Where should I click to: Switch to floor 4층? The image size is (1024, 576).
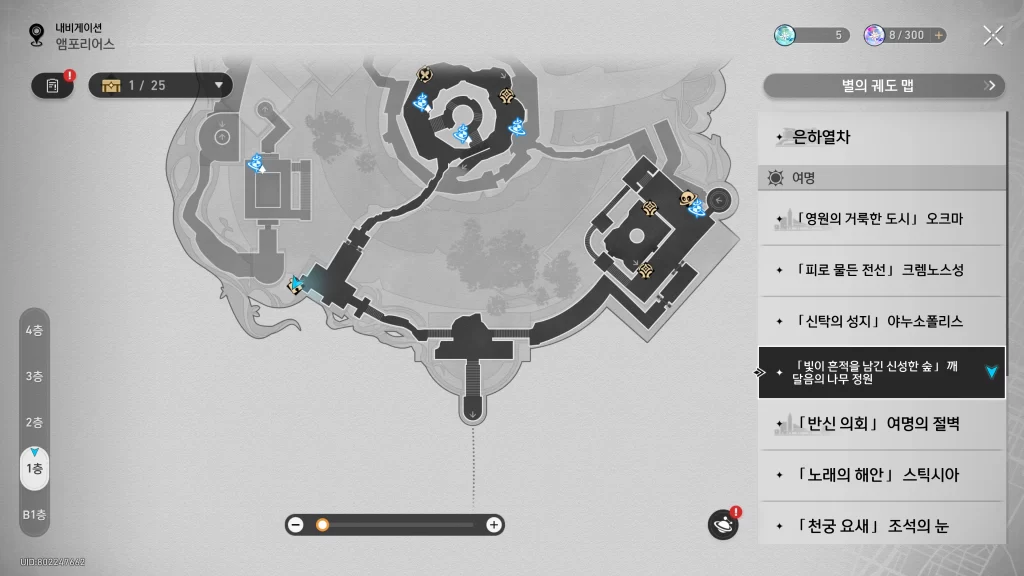34,330
